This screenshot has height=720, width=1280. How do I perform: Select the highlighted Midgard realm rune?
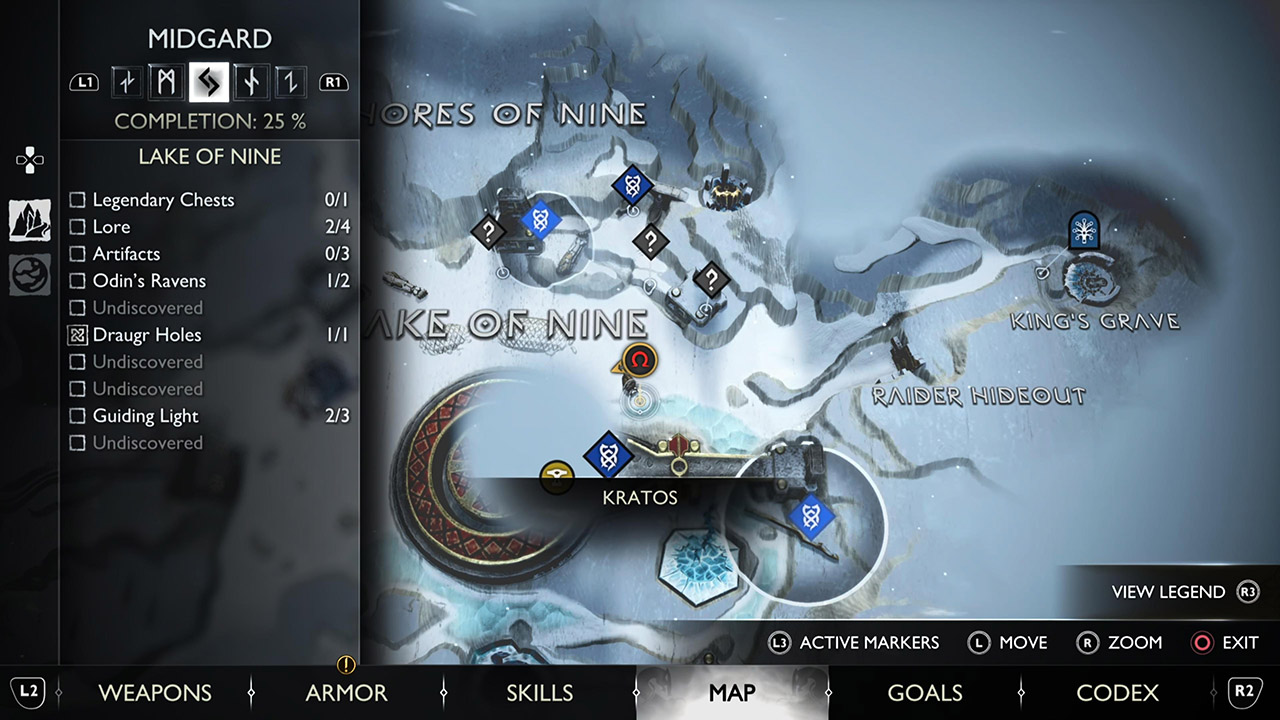(x=209, y=82)
